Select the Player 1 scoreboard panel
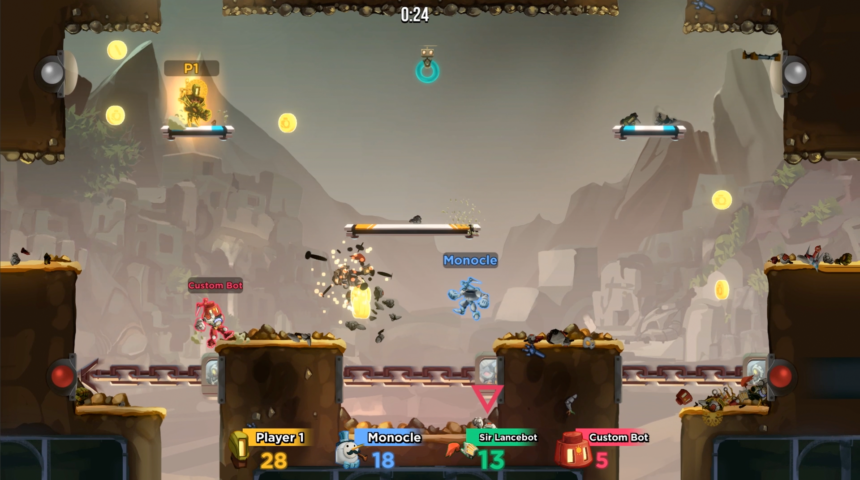The height and width of the screenshot is (480, 860). click(x=272, y=448)
